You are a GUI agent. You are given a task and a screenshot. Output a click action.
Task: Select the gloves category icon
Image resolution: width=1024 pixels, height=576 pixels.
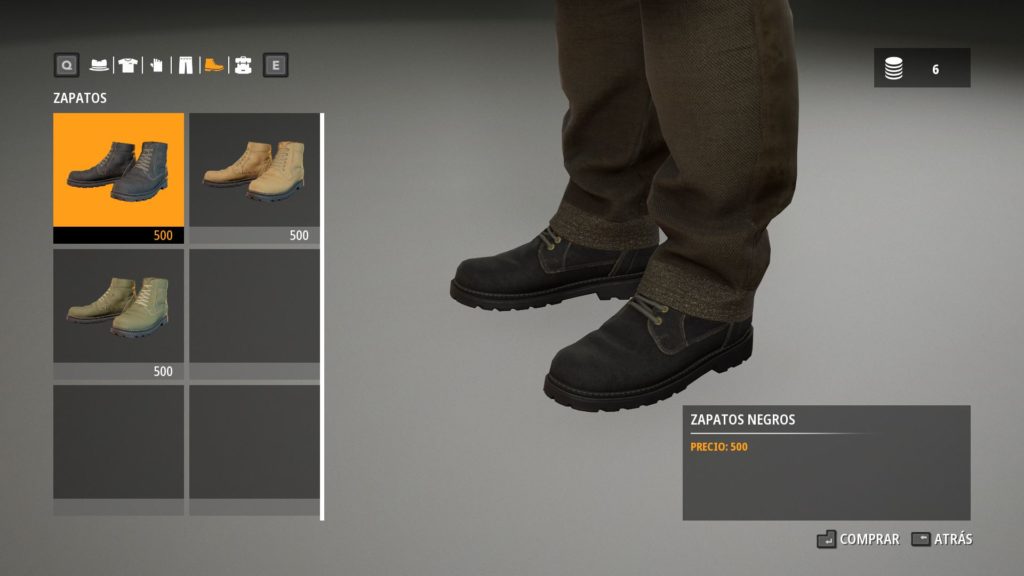click(156, 66)
